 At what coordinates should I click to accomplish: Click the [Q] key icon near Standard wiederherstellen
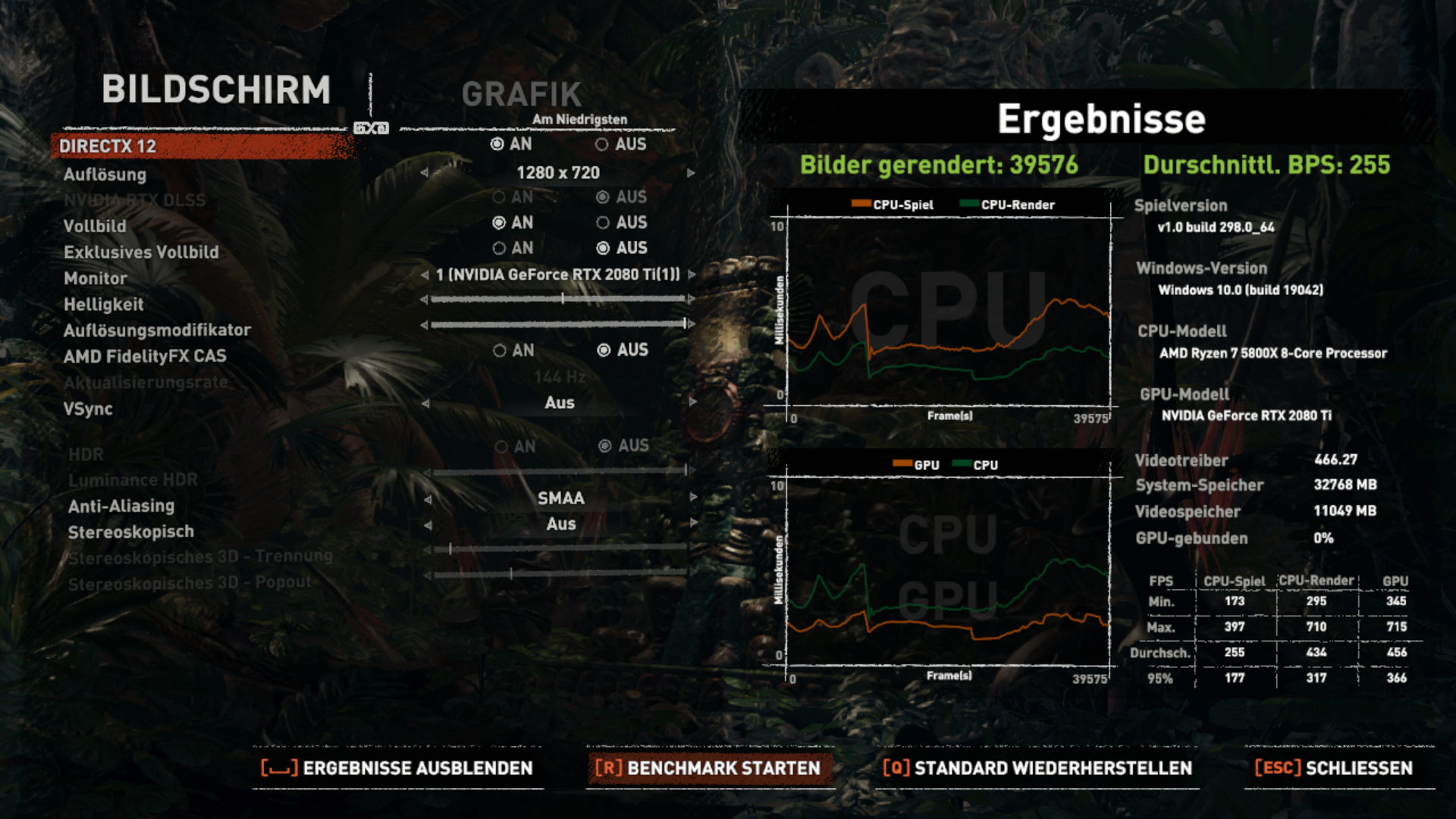[896, 768]
